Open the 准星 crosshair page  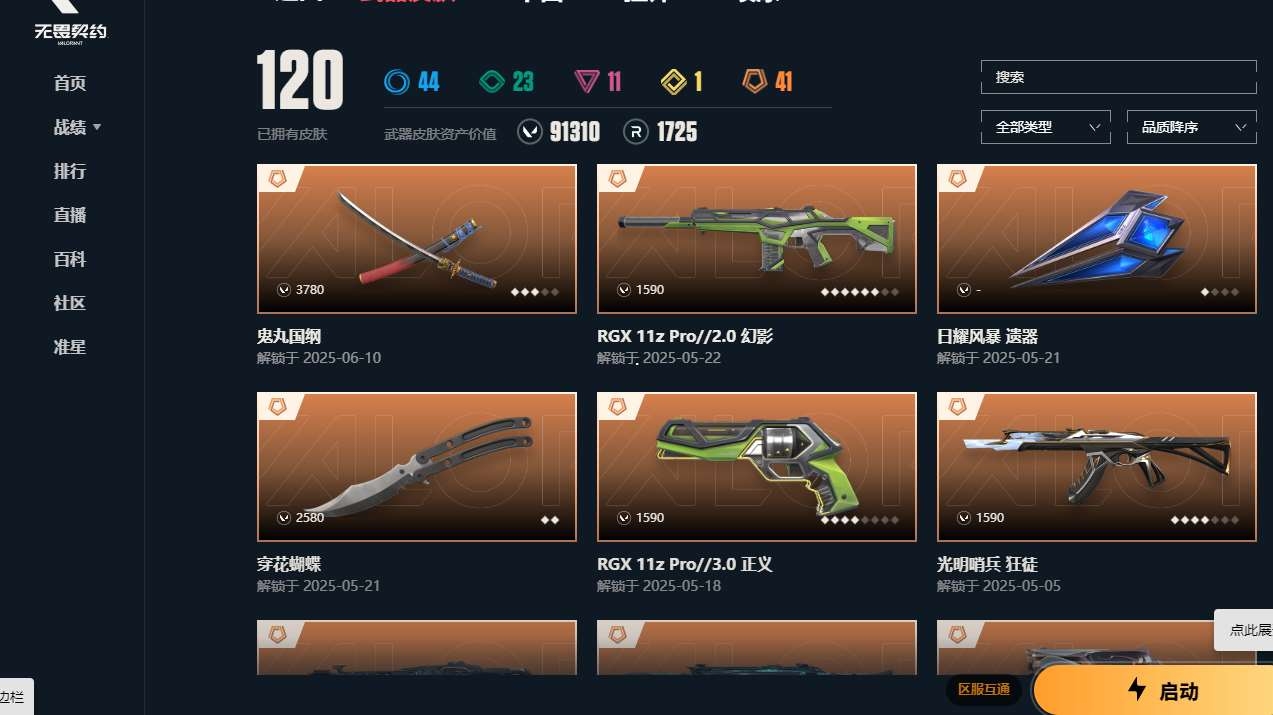click(x=70, y=347)
